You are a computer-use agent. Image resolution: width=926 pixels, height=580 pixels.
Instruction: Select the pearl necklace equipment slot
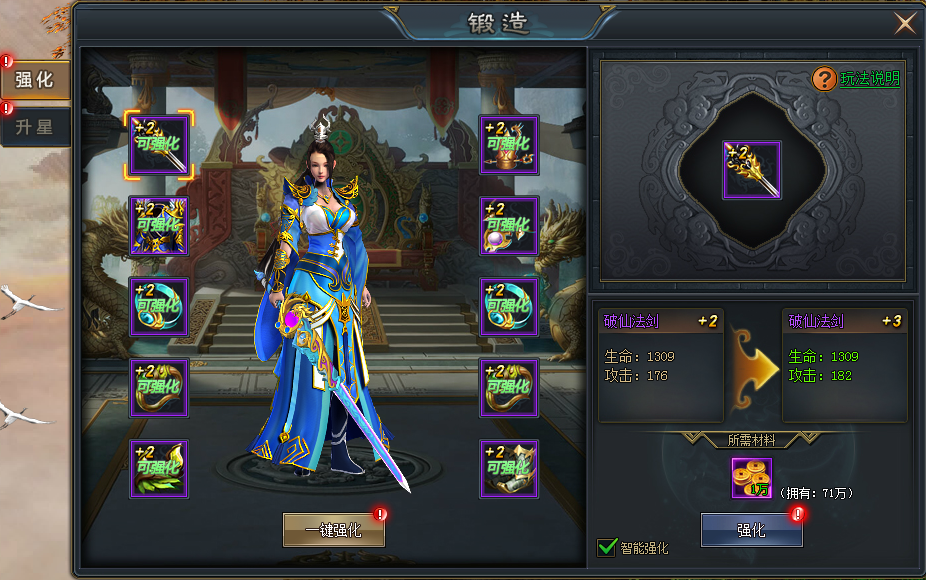pos(509,226)
